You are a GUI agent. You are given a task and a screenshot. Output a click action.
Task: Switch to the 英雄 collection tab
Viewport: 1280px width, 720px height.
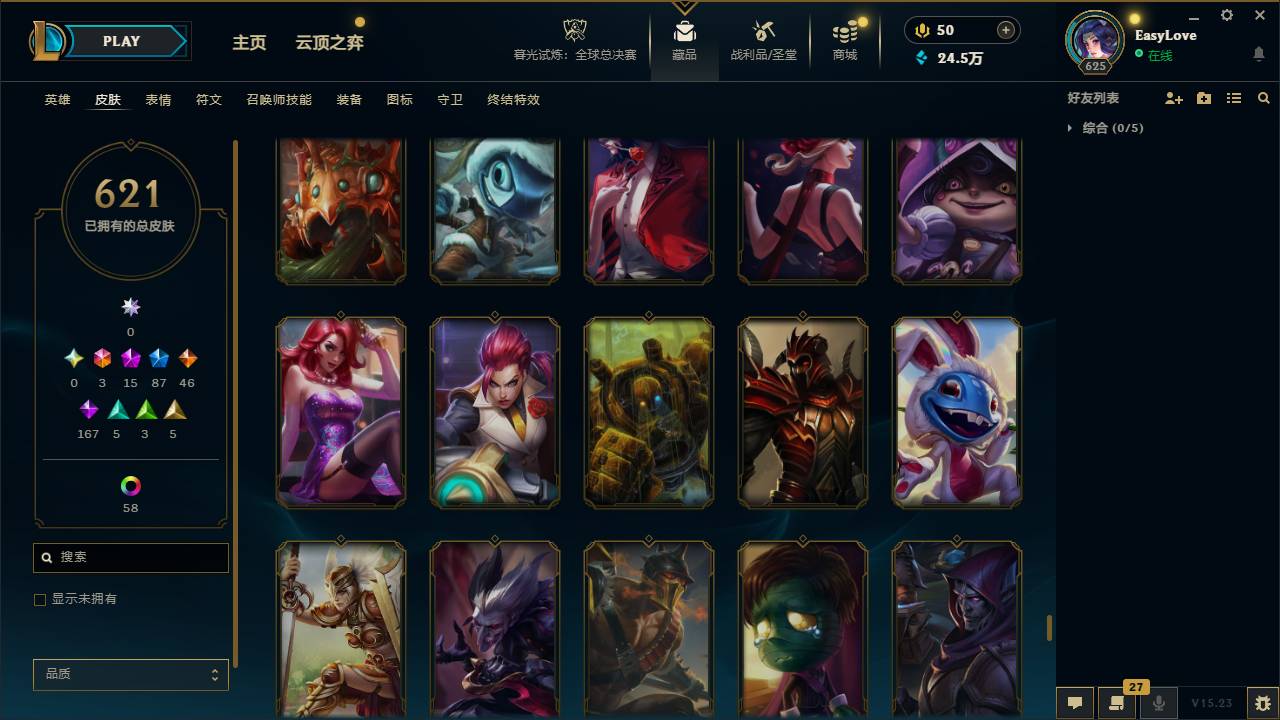(x=57, y=100)
